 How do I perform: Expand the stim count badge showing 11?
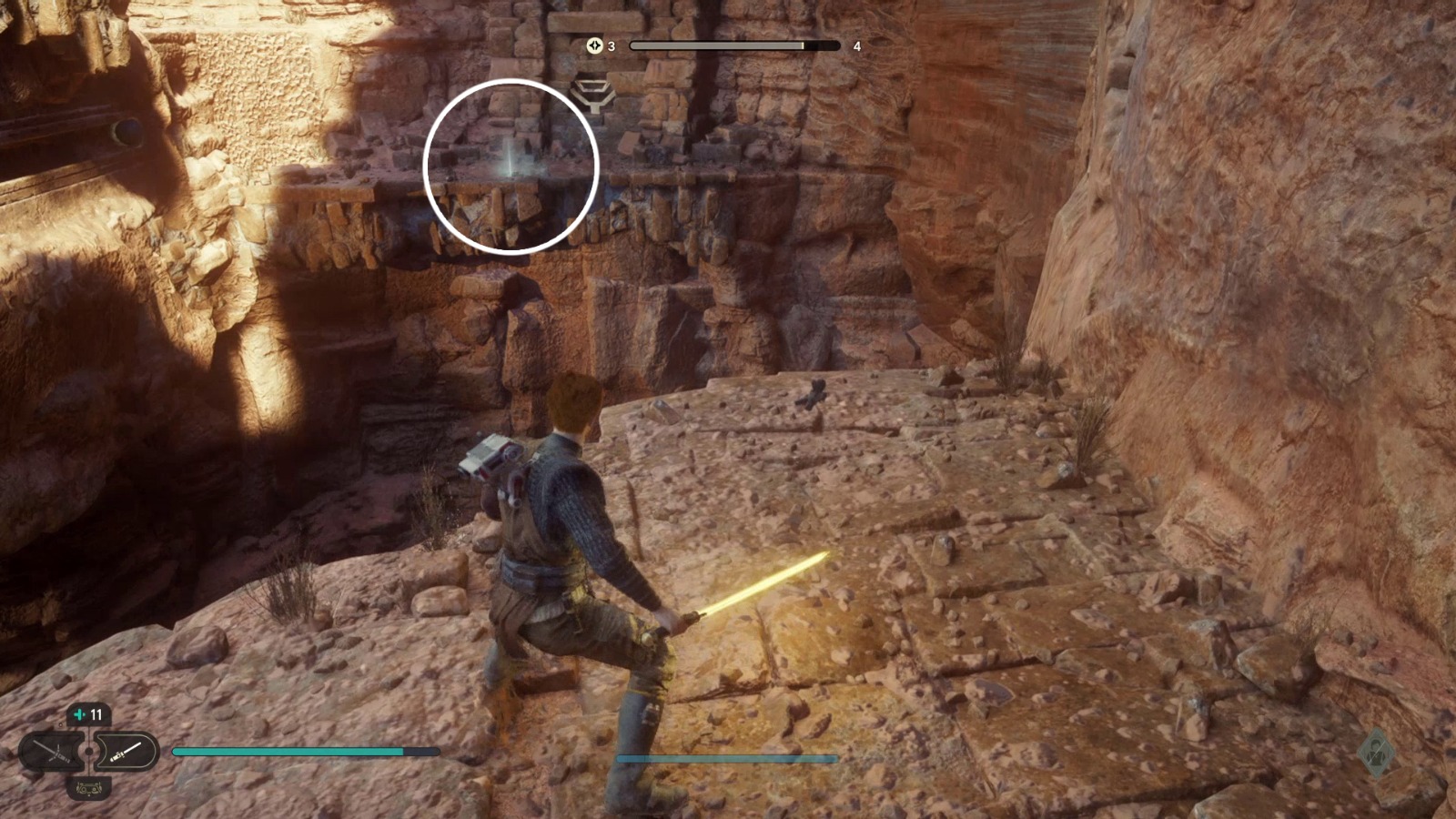88,714
